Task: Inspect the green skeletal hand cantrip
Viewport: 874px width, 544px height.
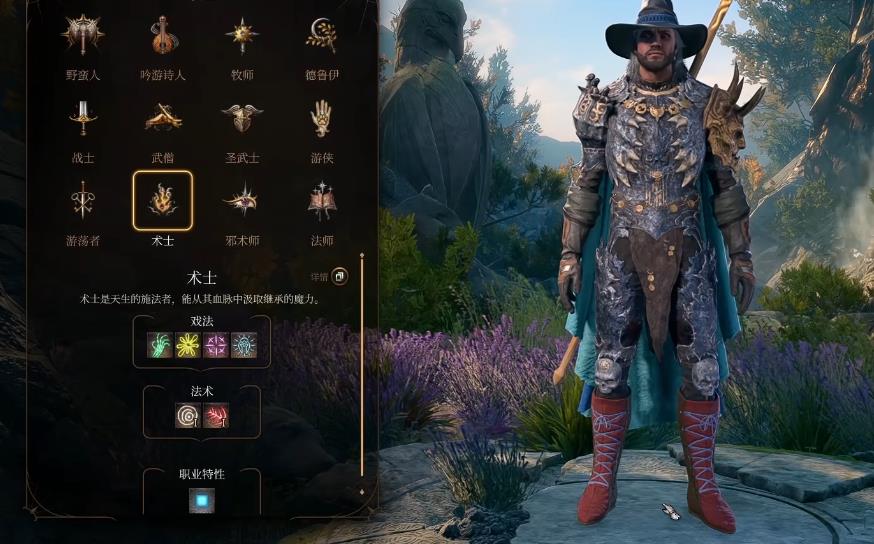Action: click(x=160, y=345)
